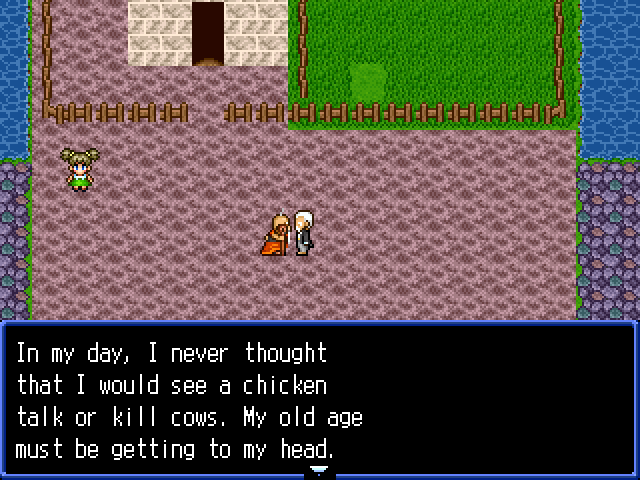This screenshot has width=640, height=480.
Task: Advance dialogue with the down arrow indicator
Action: coord(318,469)
